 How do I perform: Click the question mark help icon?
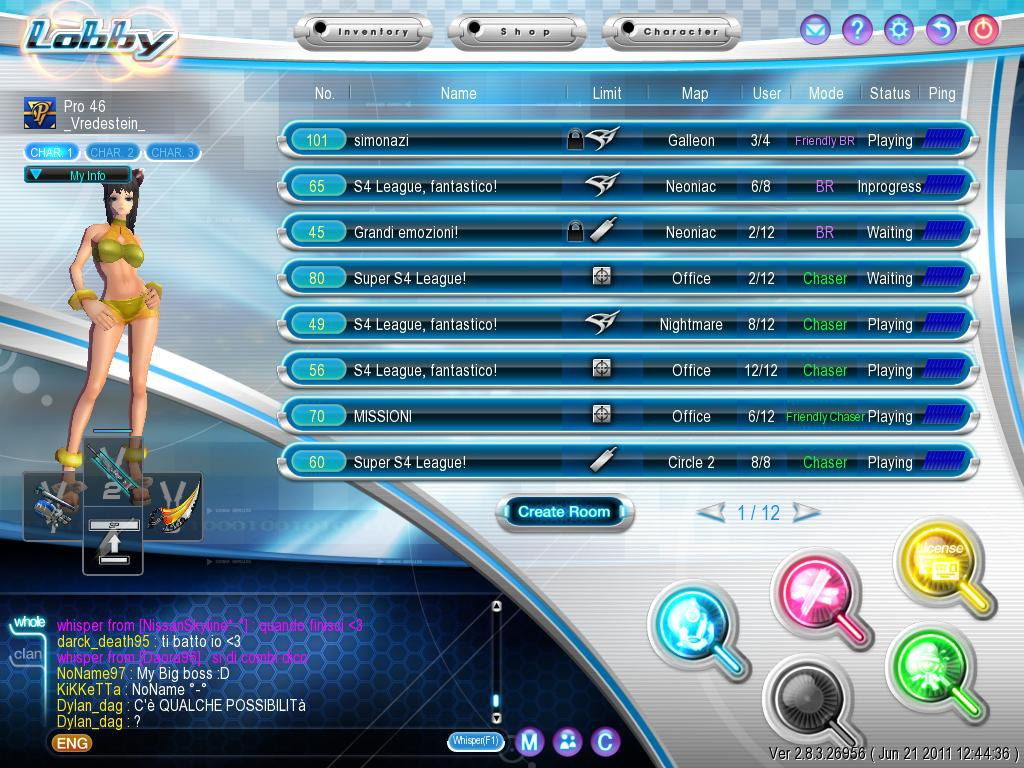pyautogui.click(x=857, y=30)
